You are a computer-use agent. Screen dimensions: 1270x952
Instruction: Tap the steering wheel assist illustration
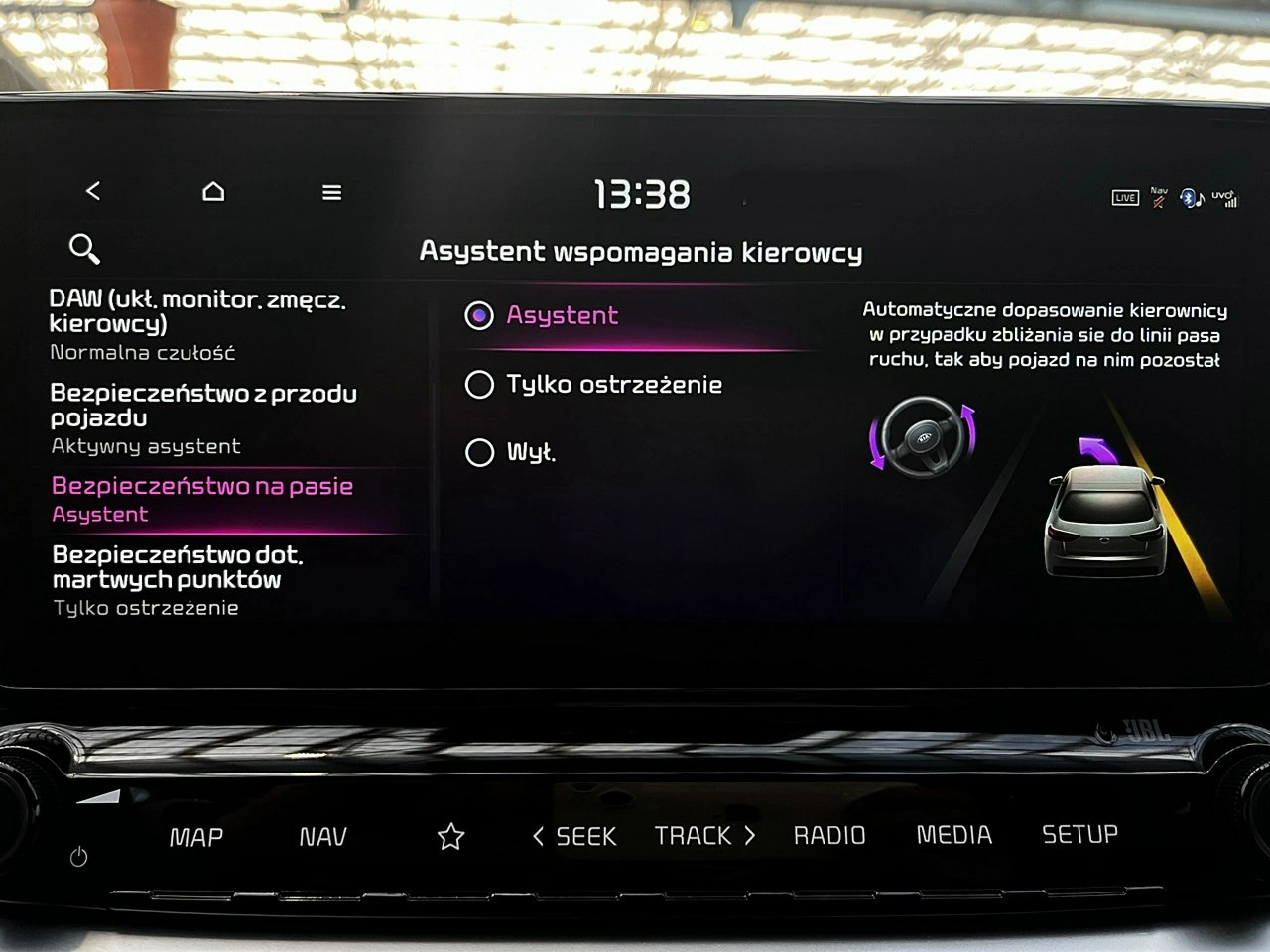(925, 437)
